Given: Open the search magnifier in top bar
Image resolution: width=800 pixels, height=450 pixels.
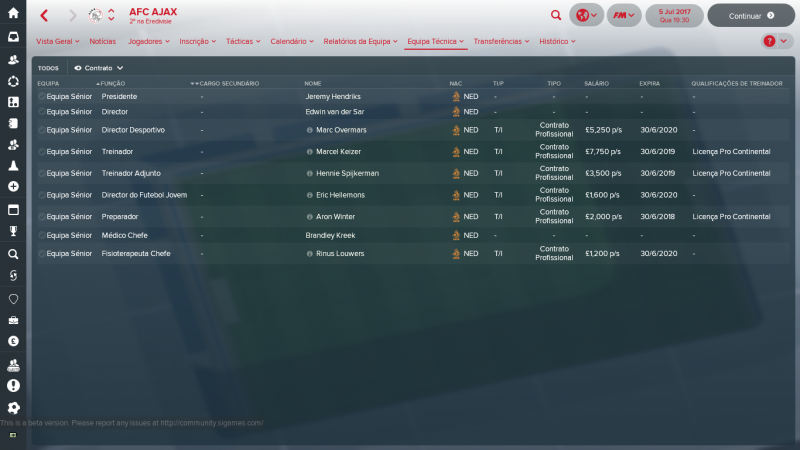Looking at the screenshot, I should (556, 16).
